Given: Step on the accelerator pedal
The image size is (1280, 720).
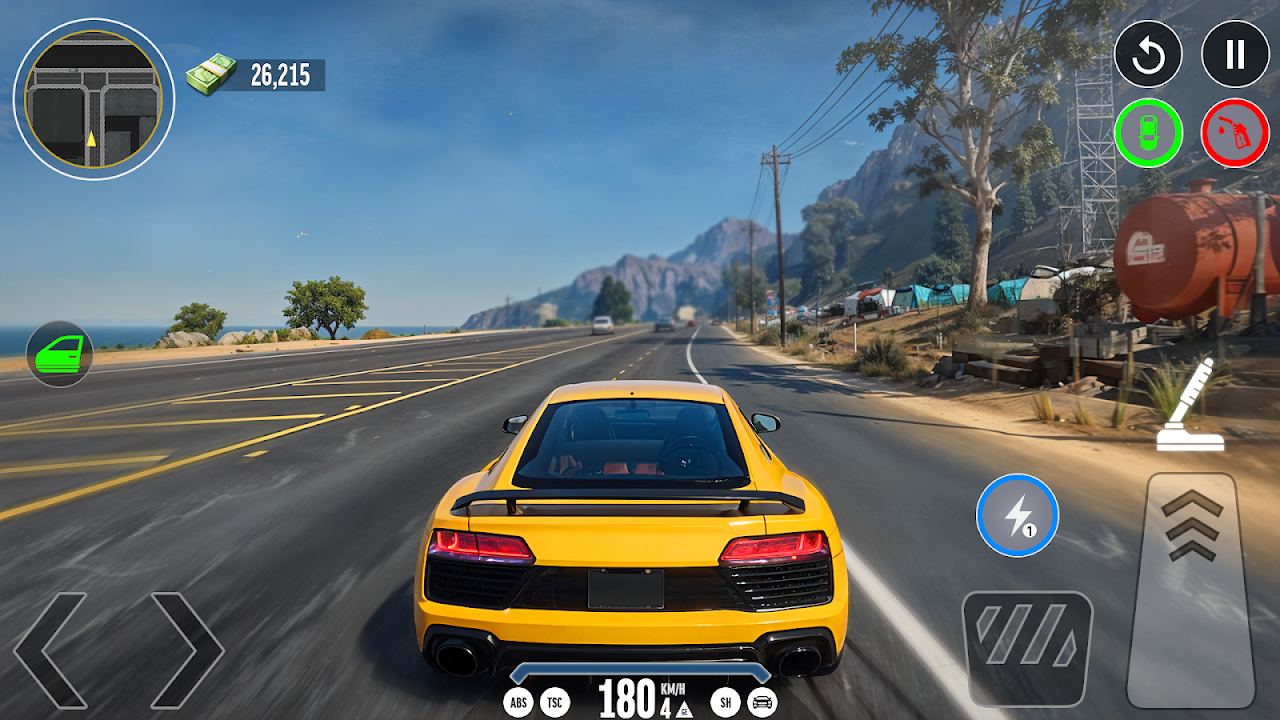Looking at the screenshot, I should tap(1192, 590).
